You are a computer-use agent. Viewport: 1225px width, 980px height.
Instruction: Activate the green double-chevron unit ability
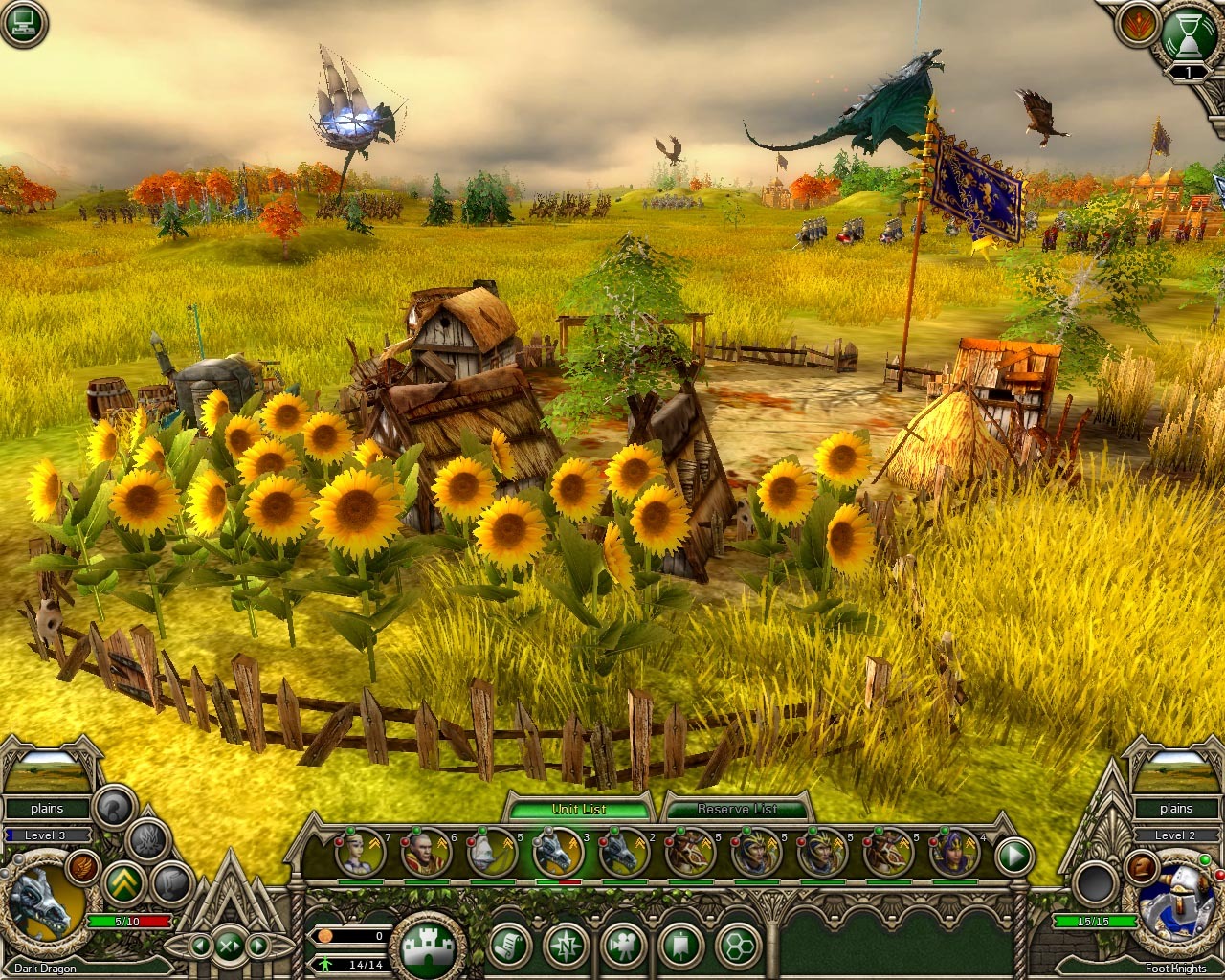(x=122, y=880)
